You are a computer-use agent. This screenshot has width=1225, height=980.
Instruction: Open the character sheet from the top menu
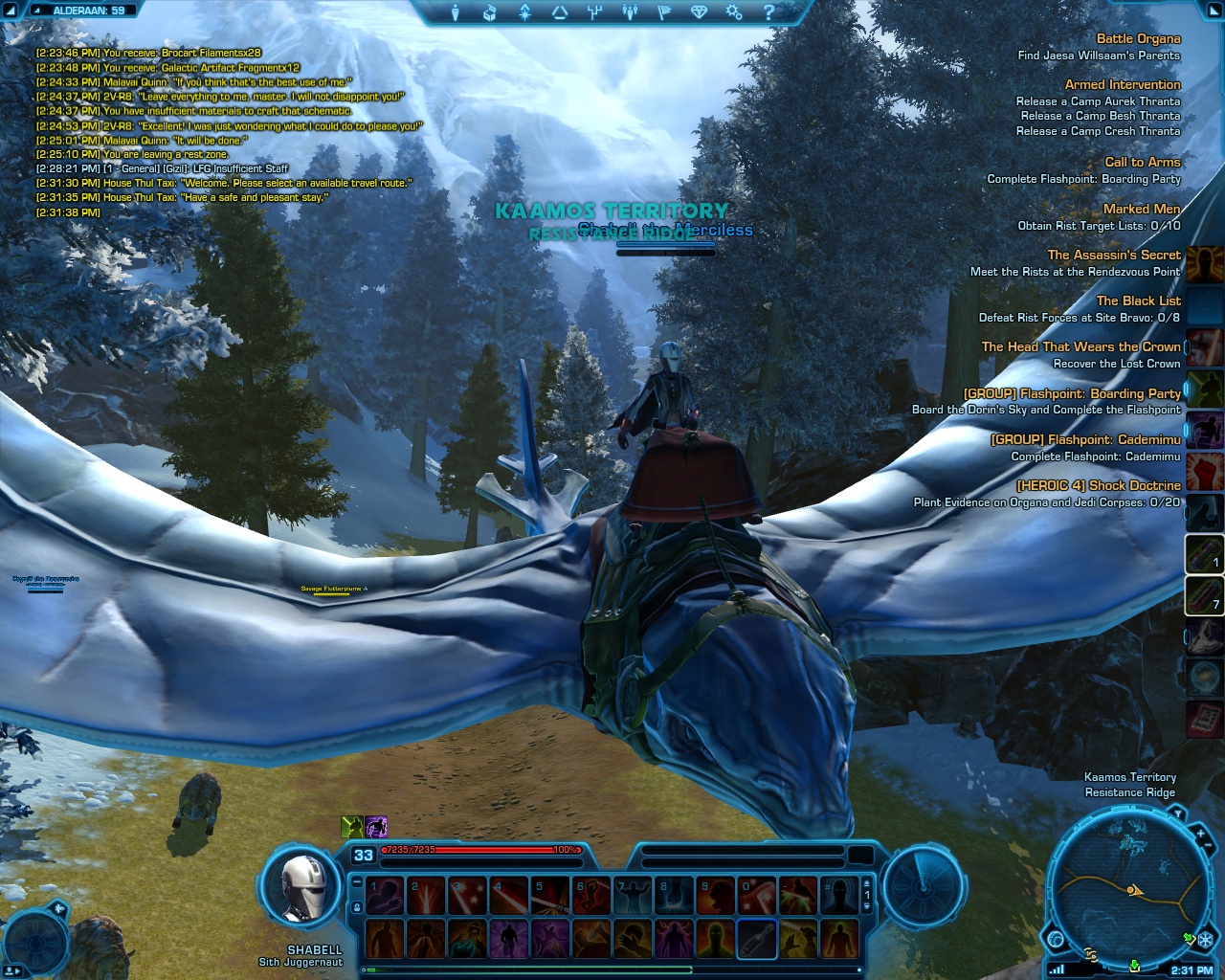457,12
